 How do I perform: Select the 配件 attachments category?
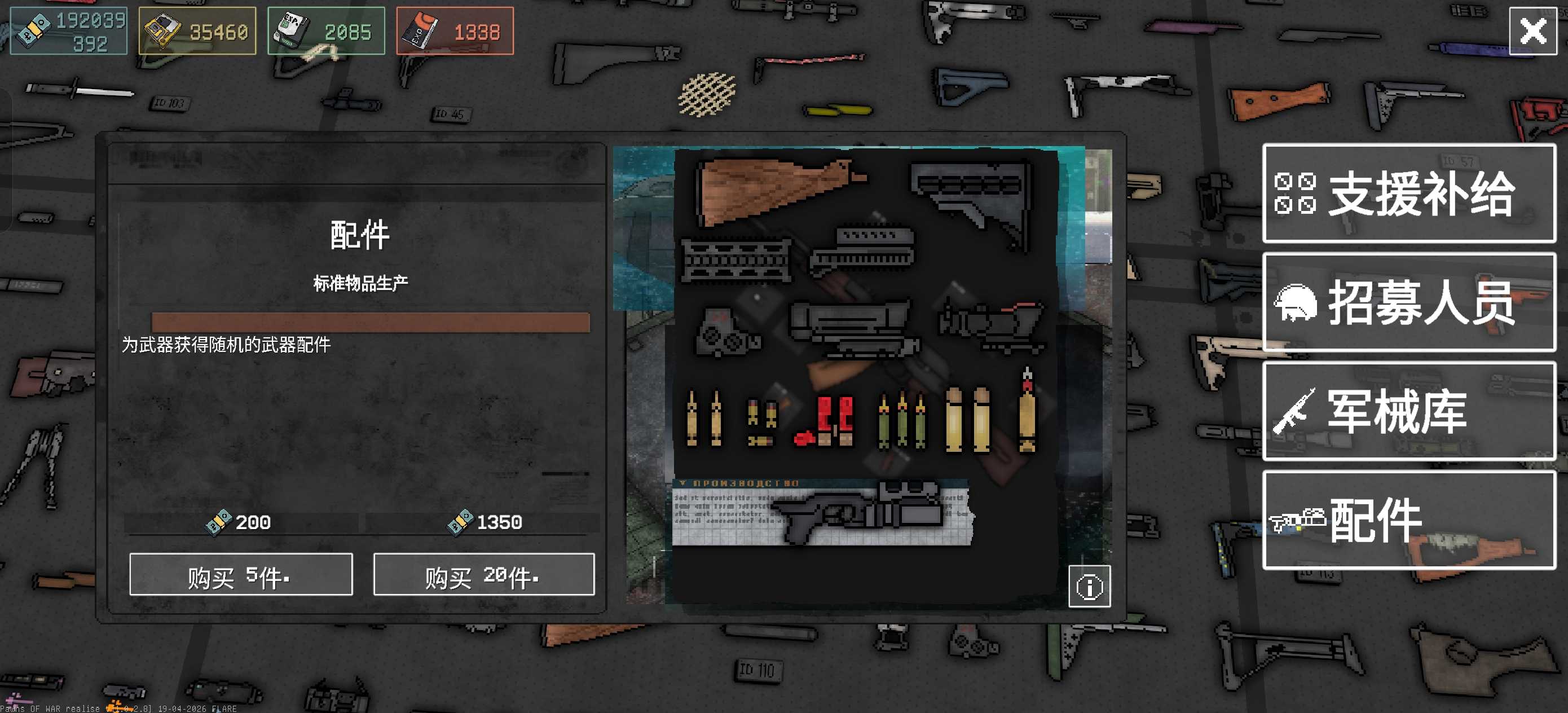click(x=1408, y=520)
